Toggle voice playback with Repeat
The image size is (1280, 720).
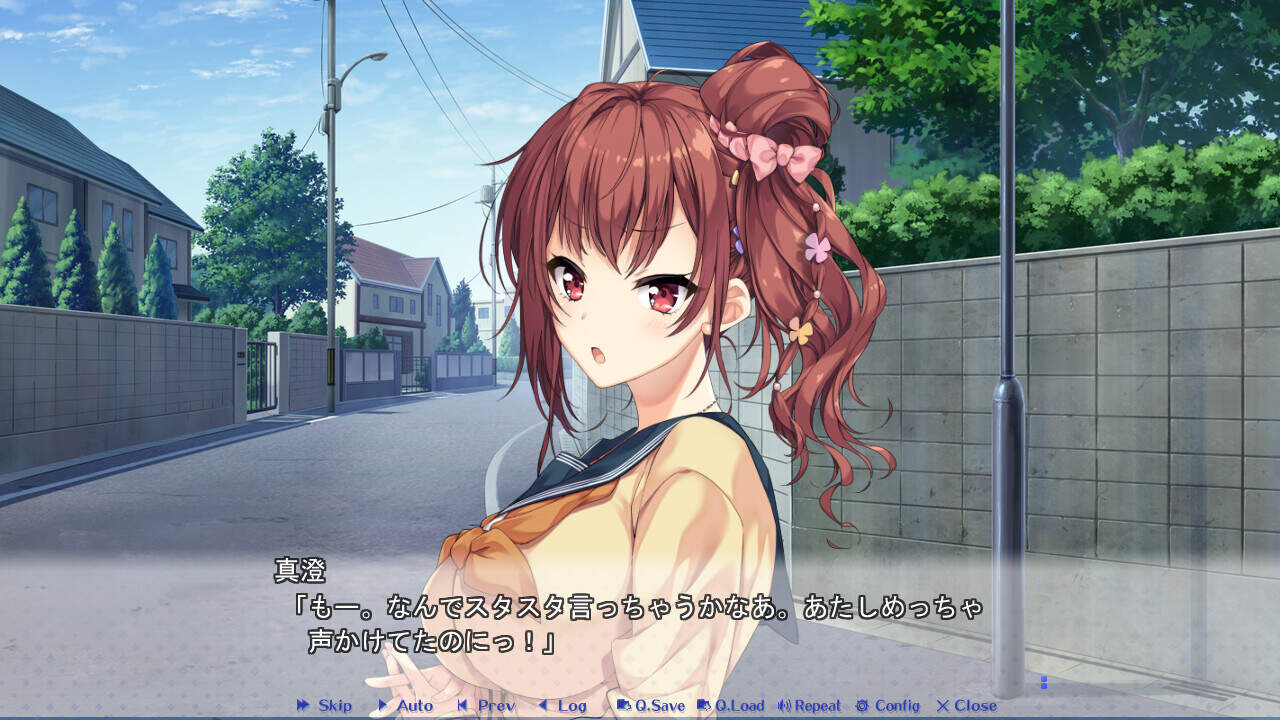[813, 705]
